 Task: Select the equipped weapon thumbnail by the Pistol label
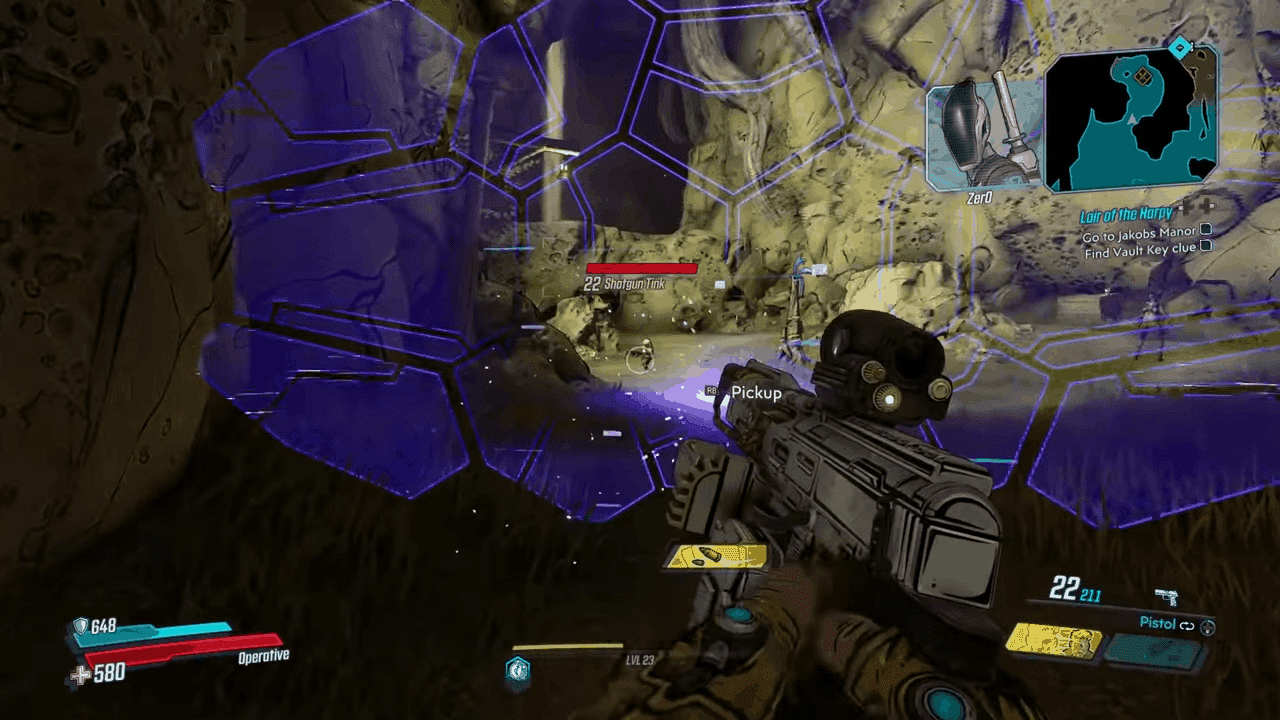[1055, 643]
